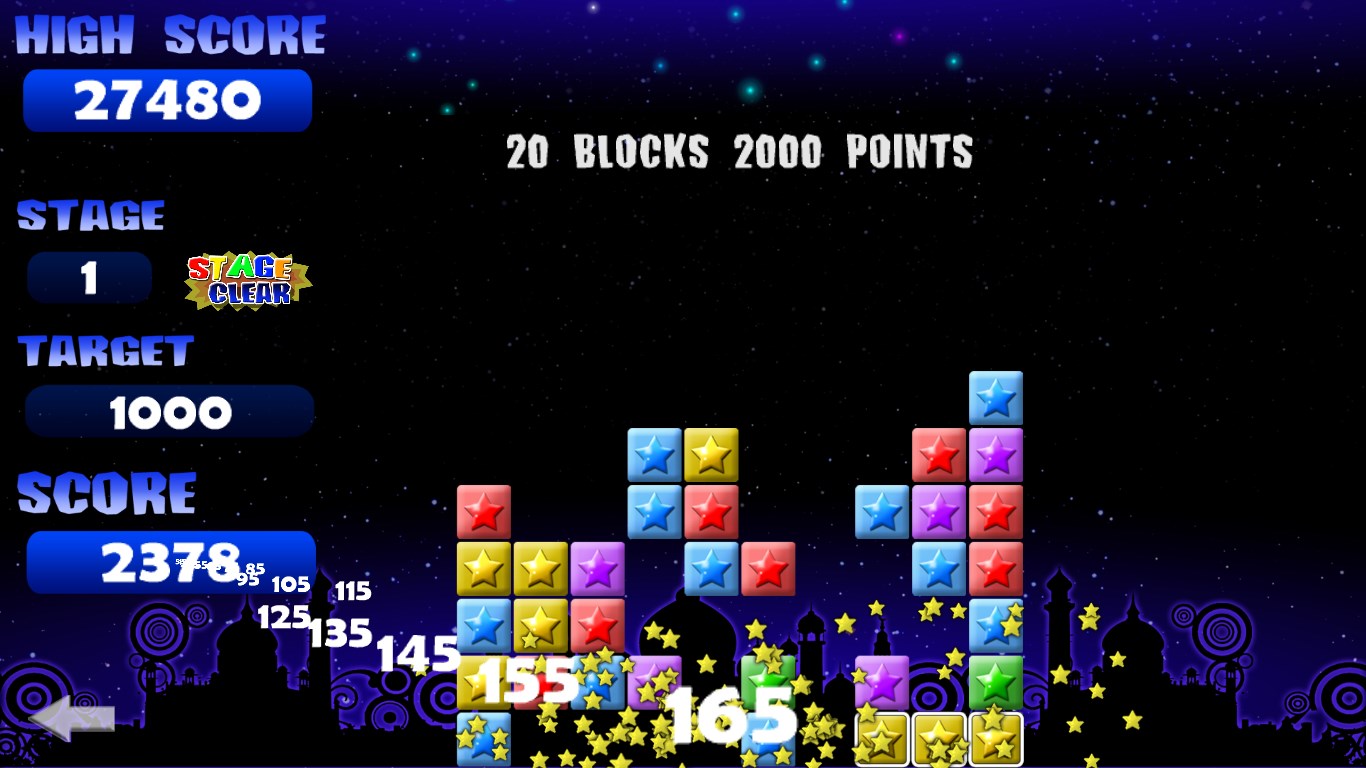Choose the purple block right of two yellow blocks
The height and width of the screenshot is (768, 1366).
(x=598, y=569)
